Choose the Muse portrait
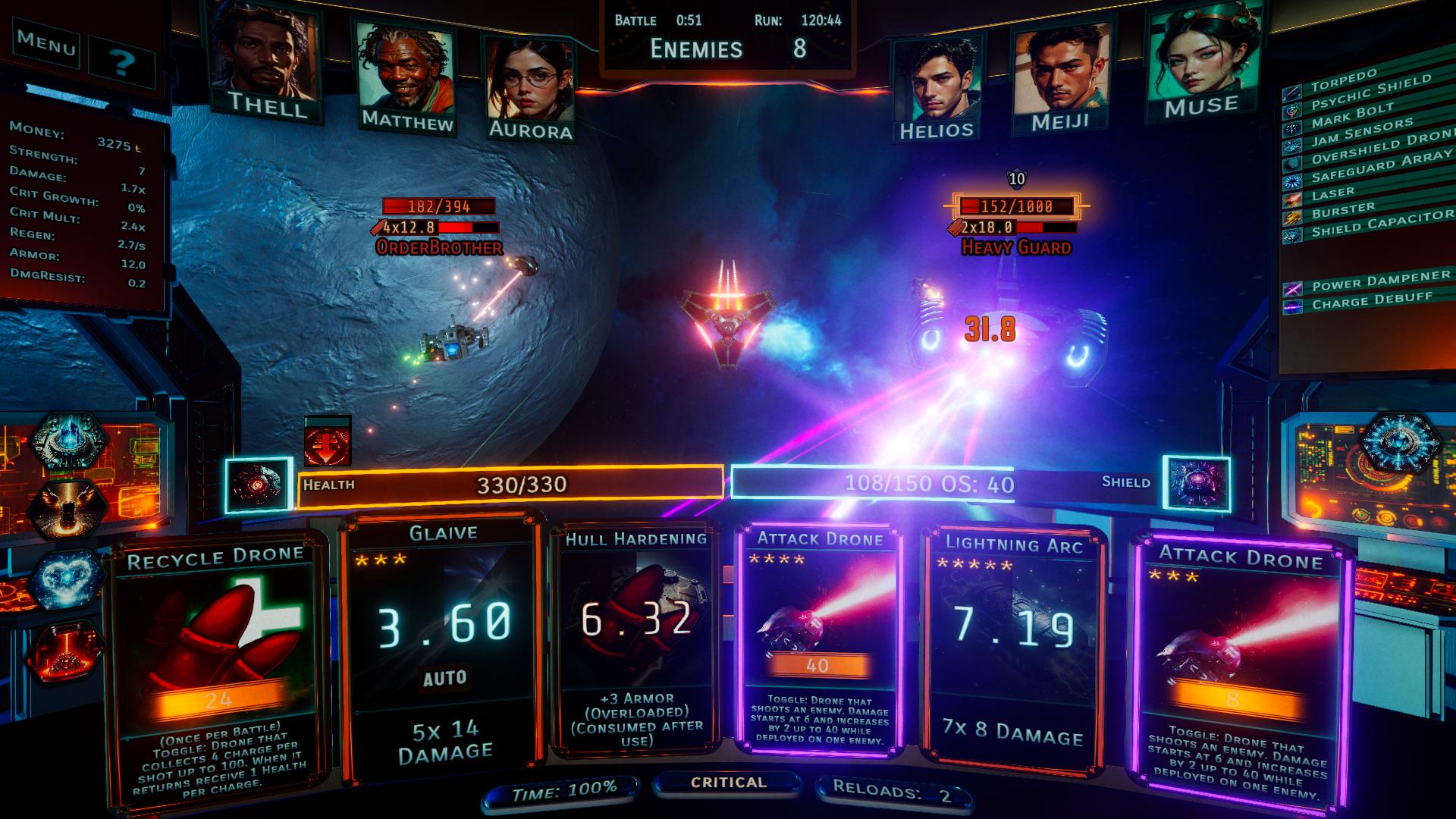This screenshot has height=819, width=1456. coord(1202,61)
